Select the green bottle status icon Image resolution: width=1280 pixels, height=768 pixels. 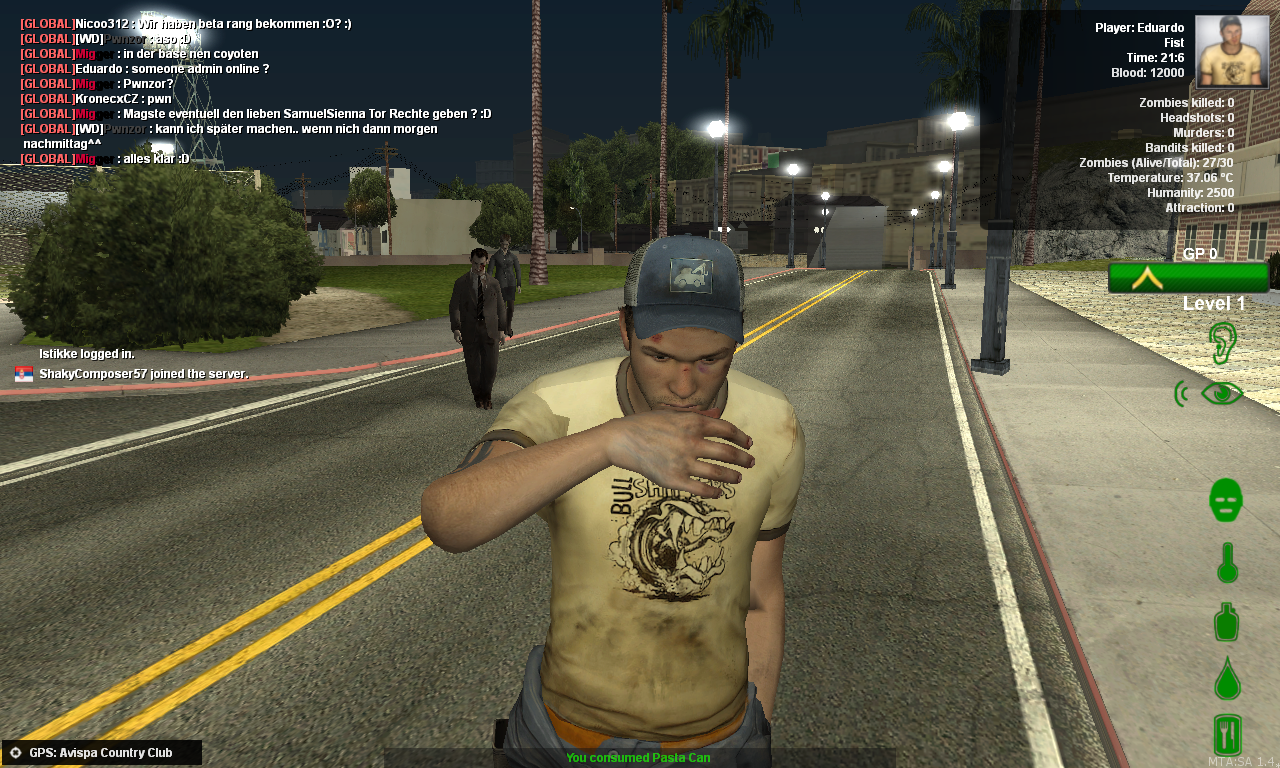(x=1227, y=621)
